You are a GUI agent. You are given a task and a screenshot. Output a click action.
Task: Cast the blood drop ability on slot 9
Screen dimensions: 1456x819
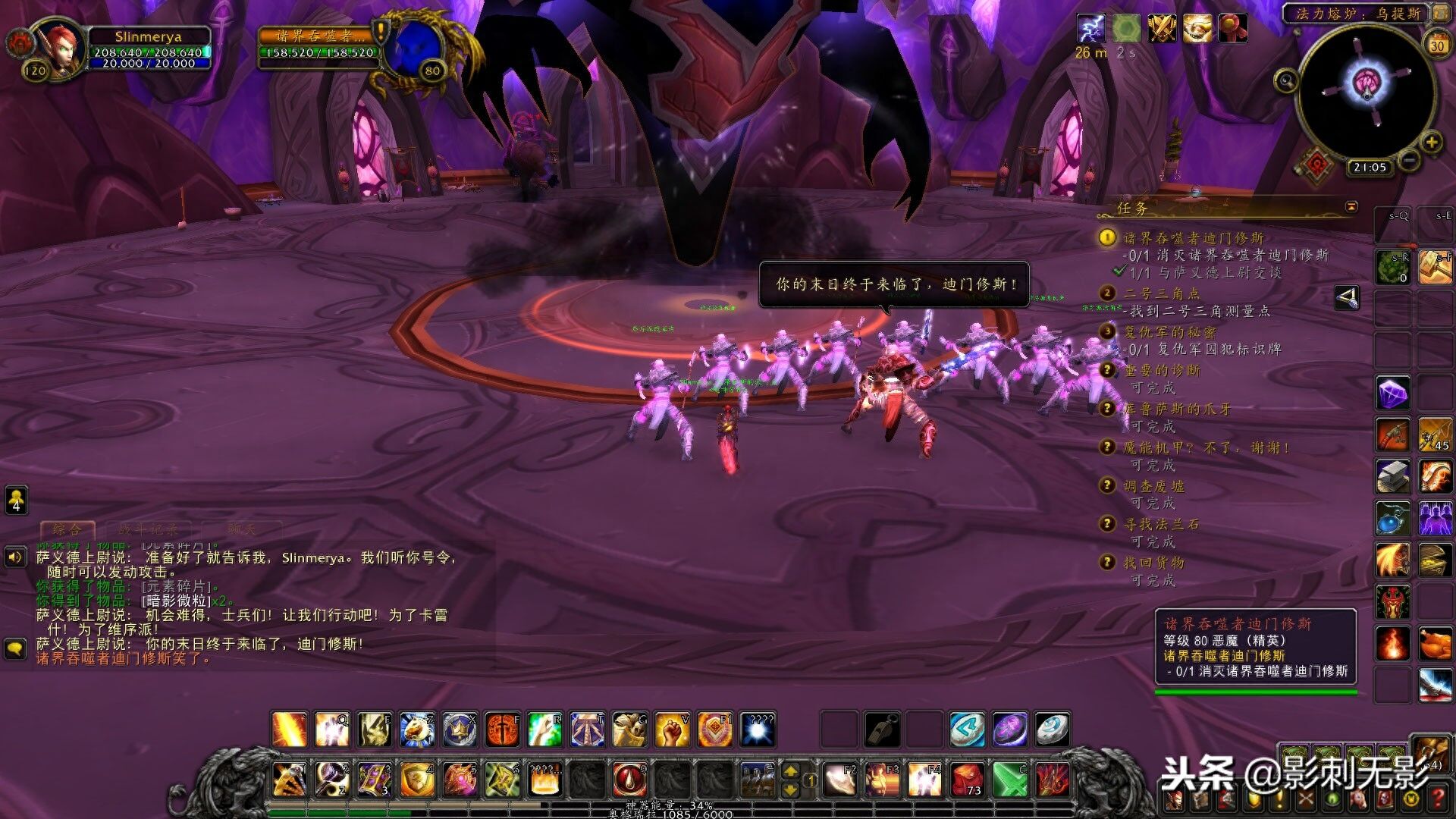[x=629, y=780]
